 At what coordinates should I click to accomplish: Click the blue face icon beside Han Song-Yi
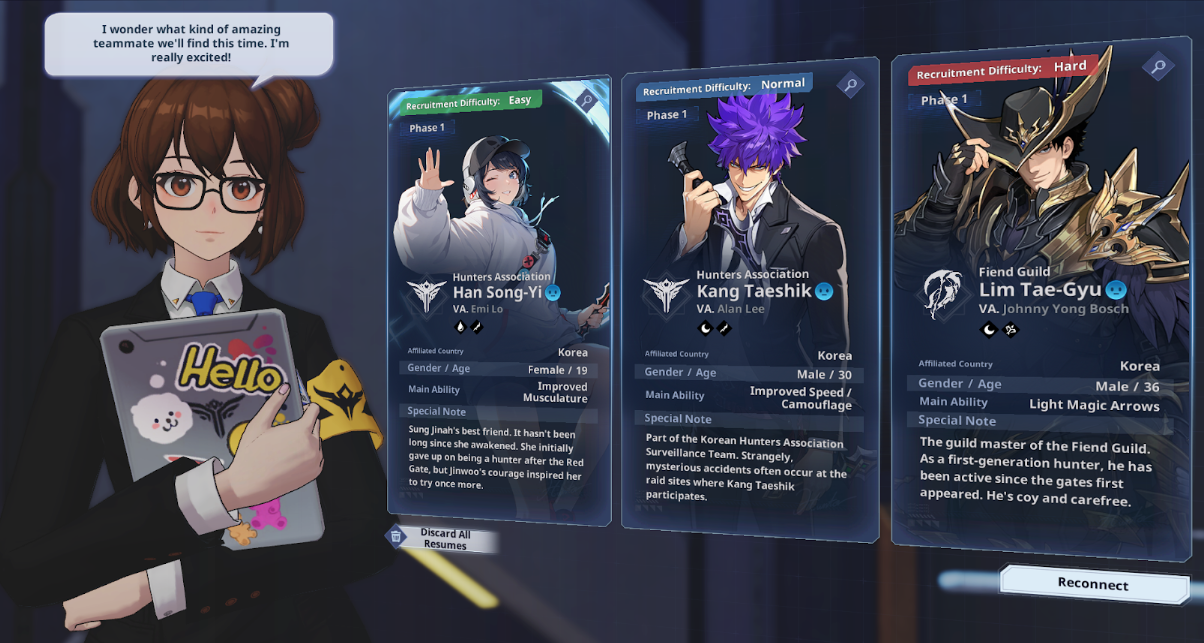point(552,293)
